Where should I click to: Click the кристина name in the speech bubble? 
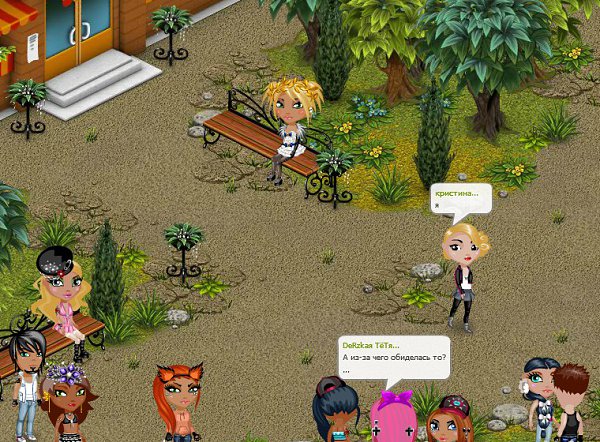tap(456, 193)
